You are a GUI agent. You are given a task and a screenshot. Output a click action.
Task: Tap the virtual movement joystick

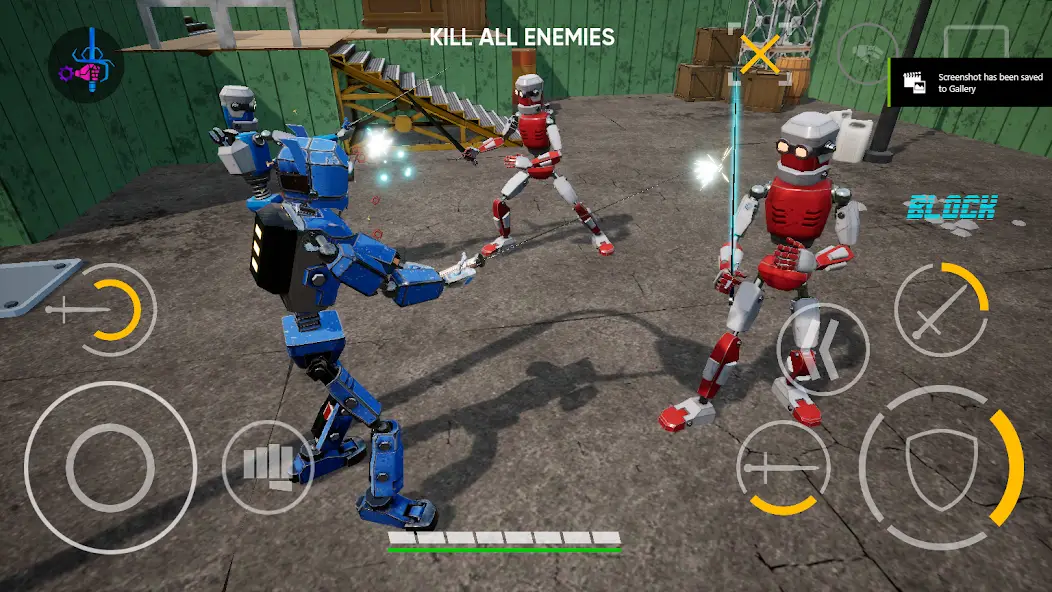[x=110, y=467]
